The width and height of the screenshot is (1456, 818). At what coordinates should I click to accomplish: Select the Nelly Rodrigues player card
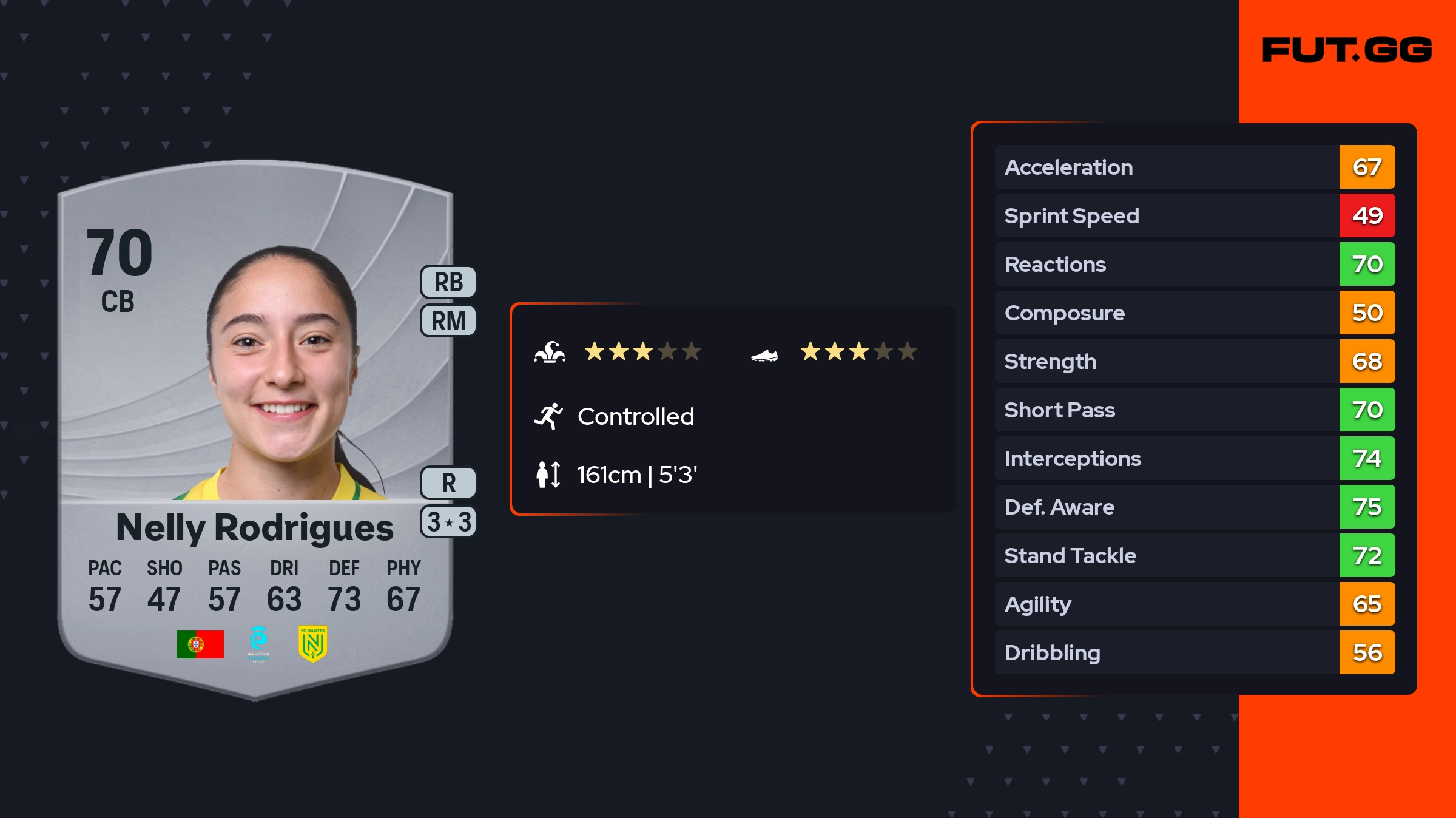(255, 425)
